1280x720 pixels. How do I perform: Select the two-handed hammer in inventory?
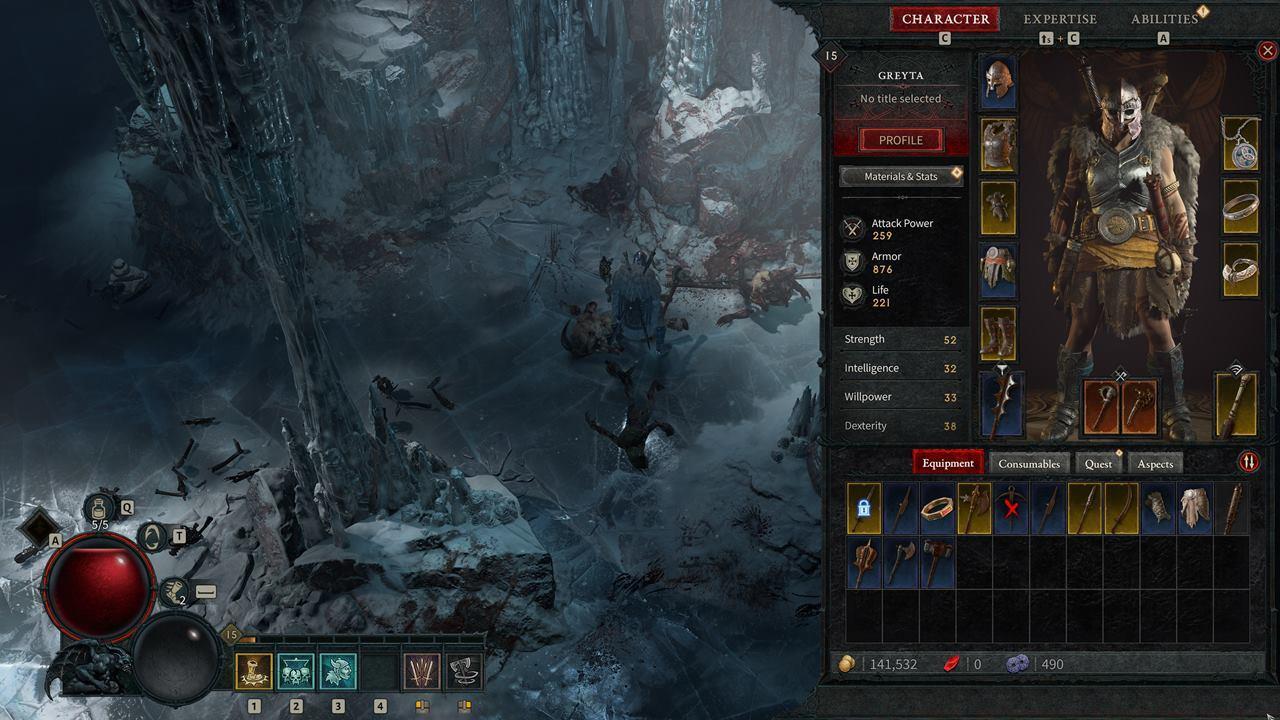click(x=937, y=562)
